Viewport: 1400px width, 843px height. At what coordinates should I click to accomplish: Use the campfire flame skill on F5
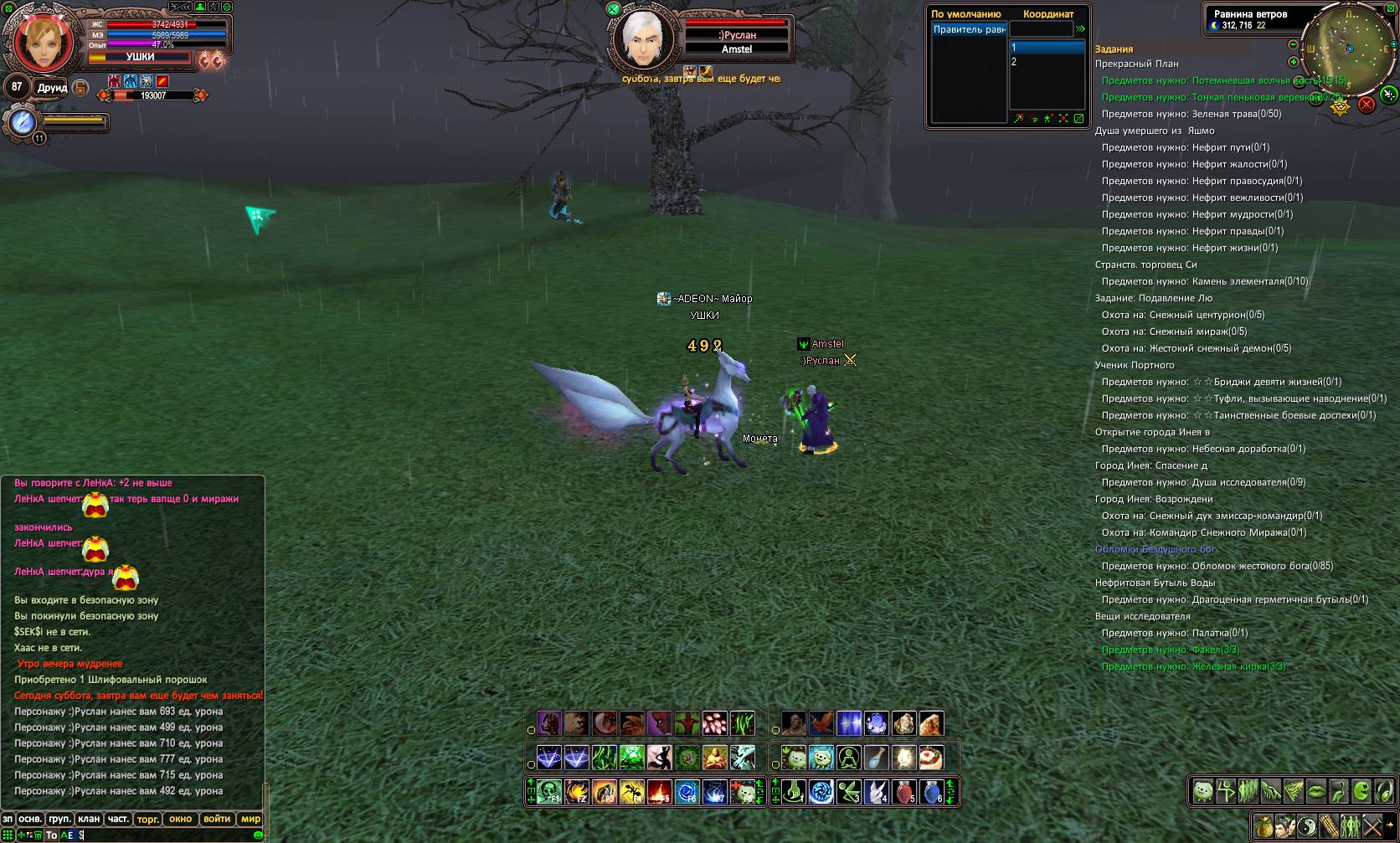[659, 791]
